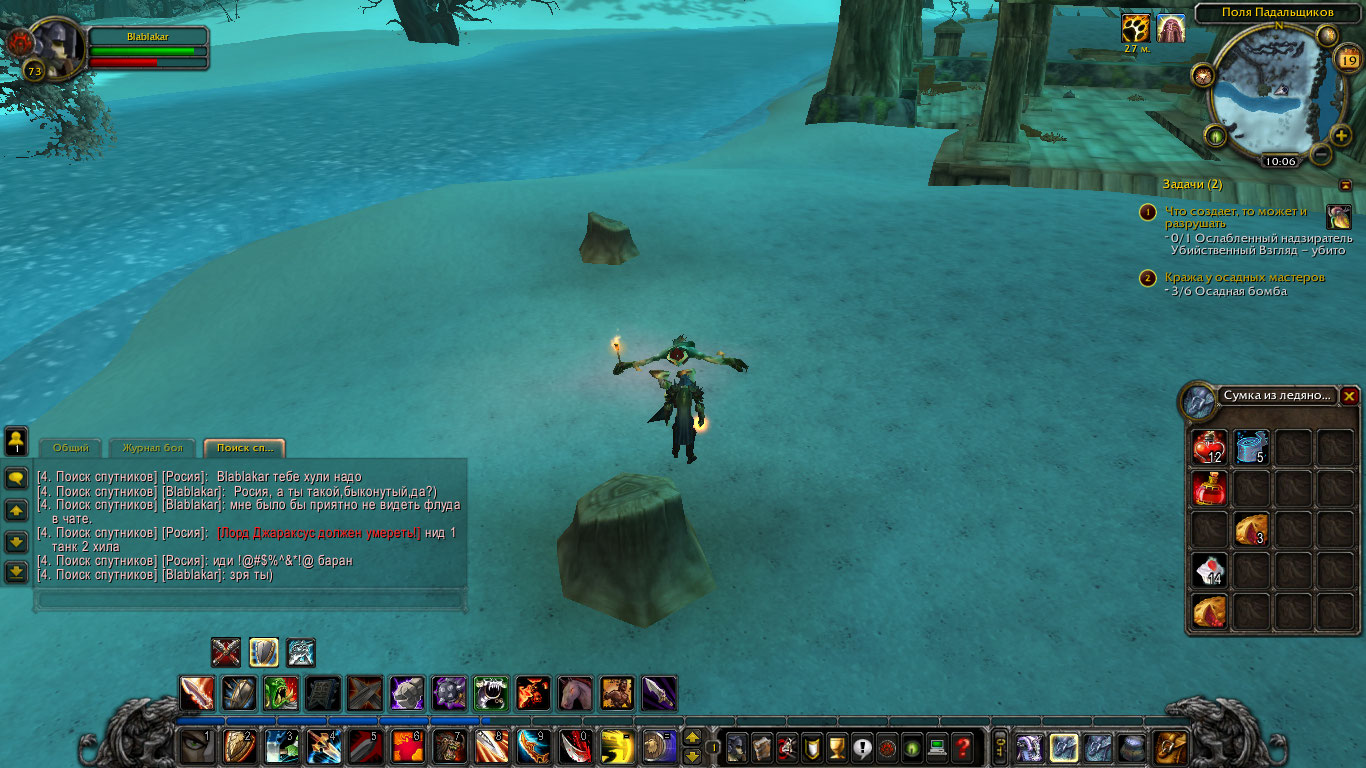1366x768 pixels.
Task: Open the keyring key button
Action: point(999,746)
